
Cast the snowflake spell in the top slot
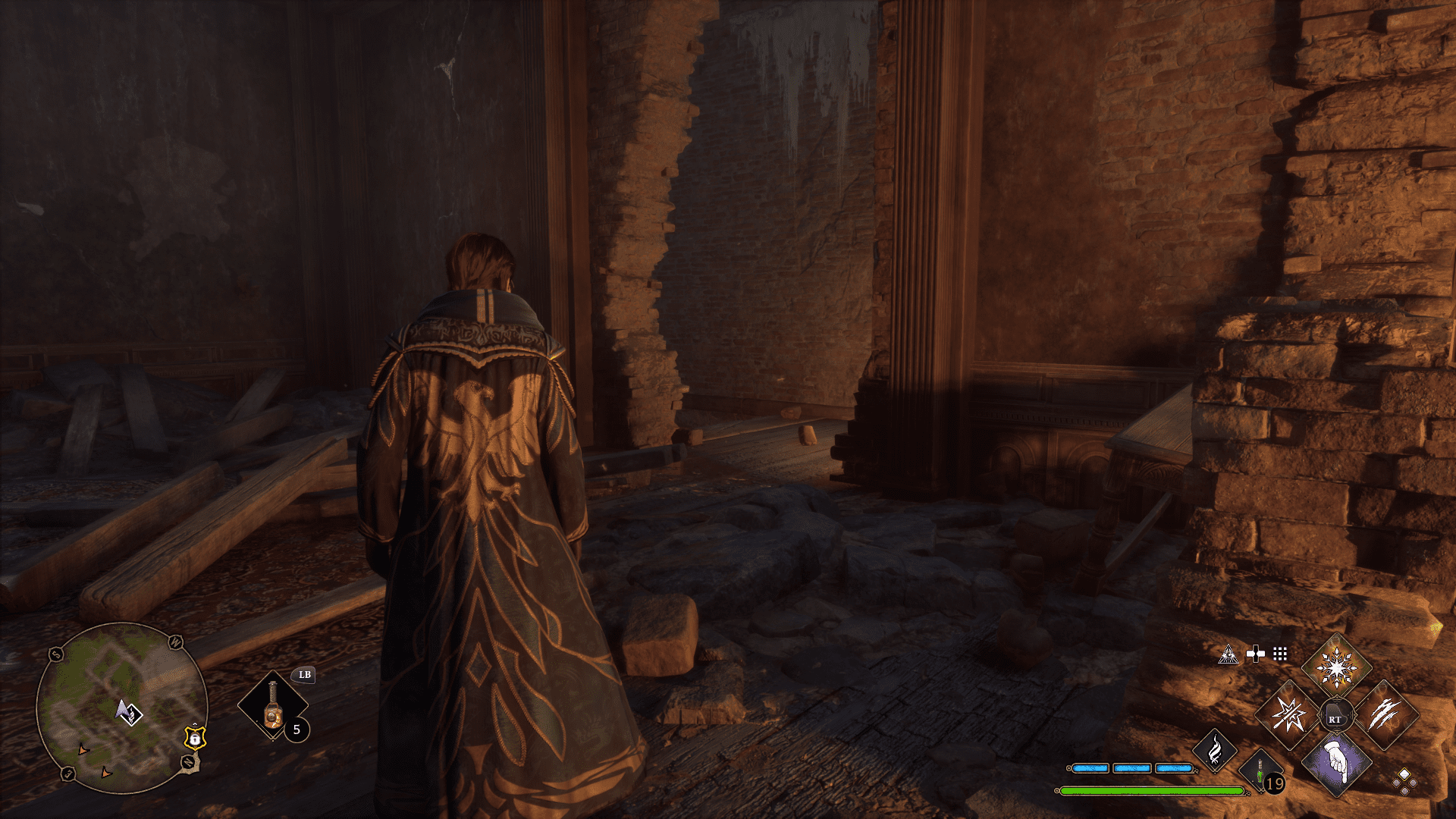pos(1336,668)
